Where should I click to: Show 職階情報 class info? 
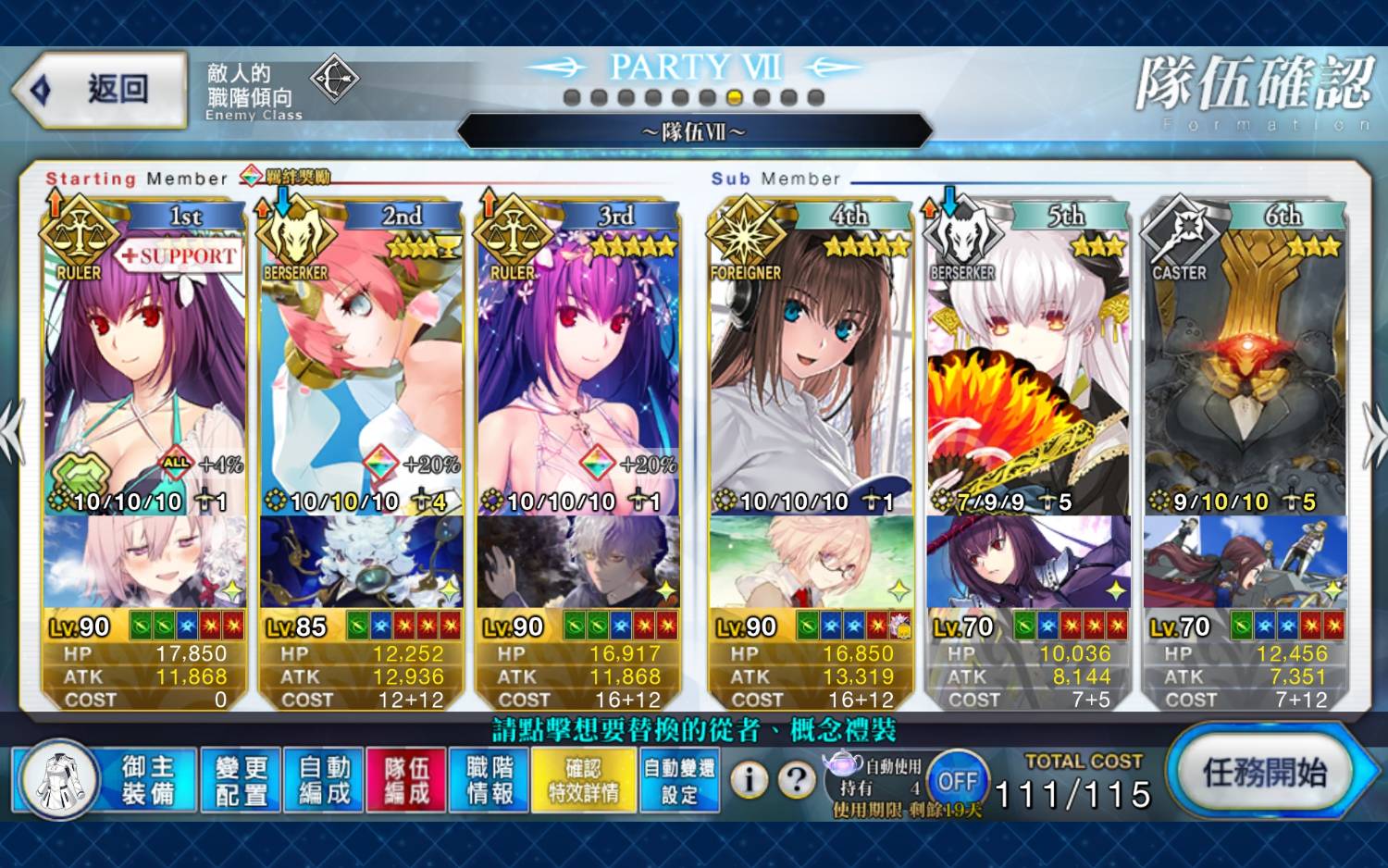tap(490, 780)
